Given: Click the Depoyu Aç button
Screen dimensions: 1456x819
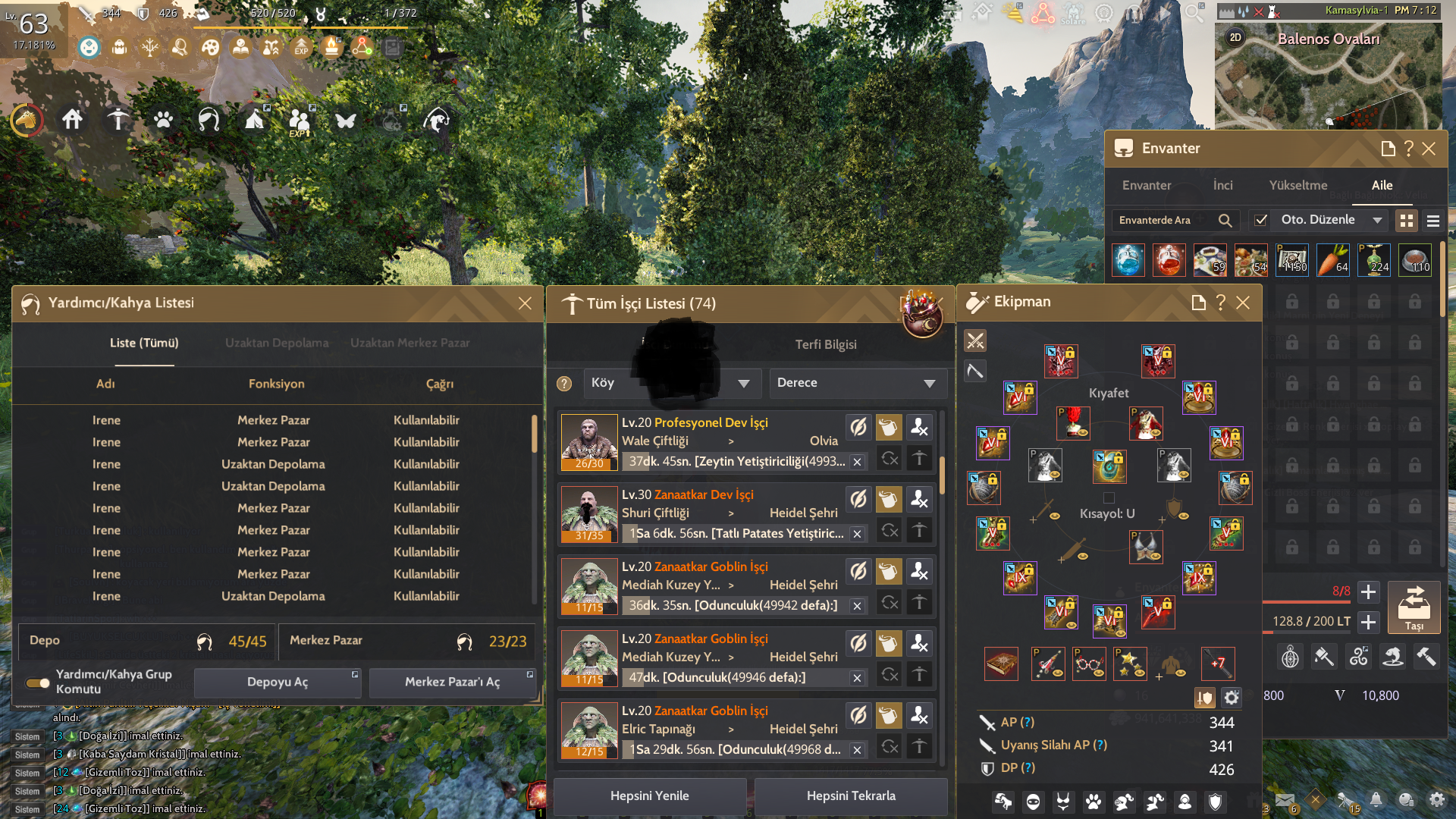Looking at the screenshot, I should [x=278, y=682].
